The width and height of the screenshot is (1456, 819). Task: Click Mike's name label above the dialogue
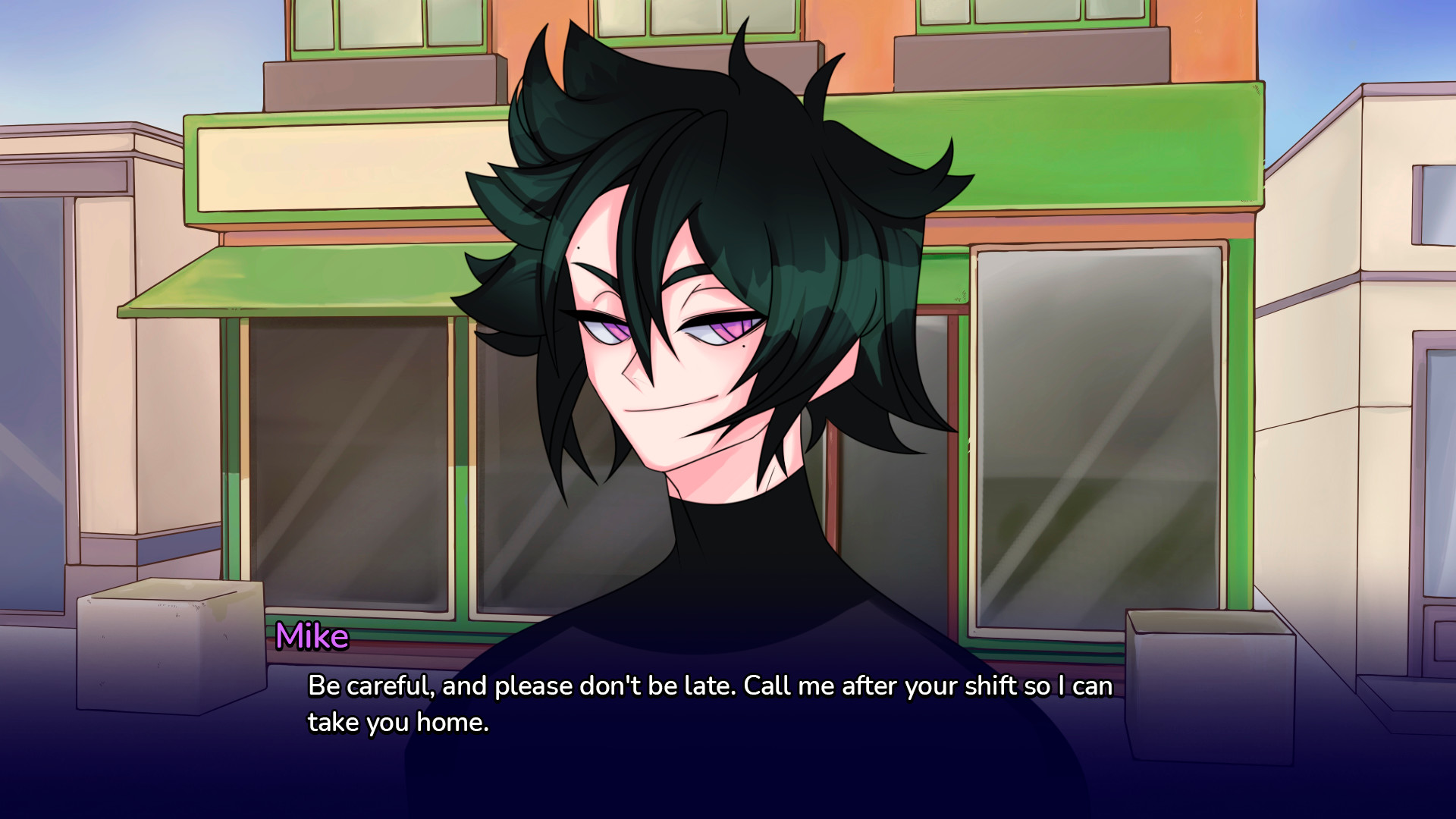click(x=312, y=637)
